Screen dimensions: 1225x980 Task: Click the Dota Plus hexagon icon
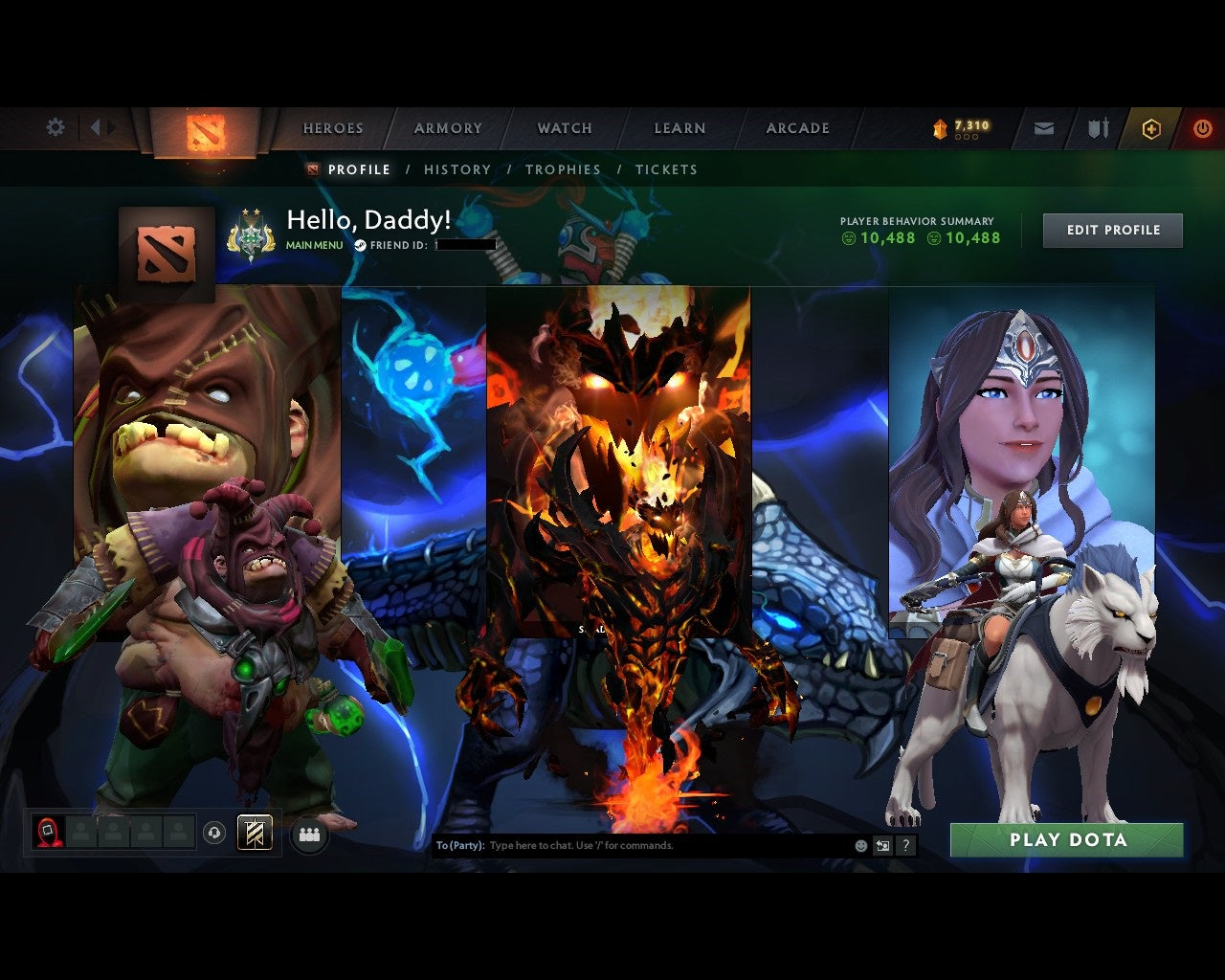coord(1151,127)
